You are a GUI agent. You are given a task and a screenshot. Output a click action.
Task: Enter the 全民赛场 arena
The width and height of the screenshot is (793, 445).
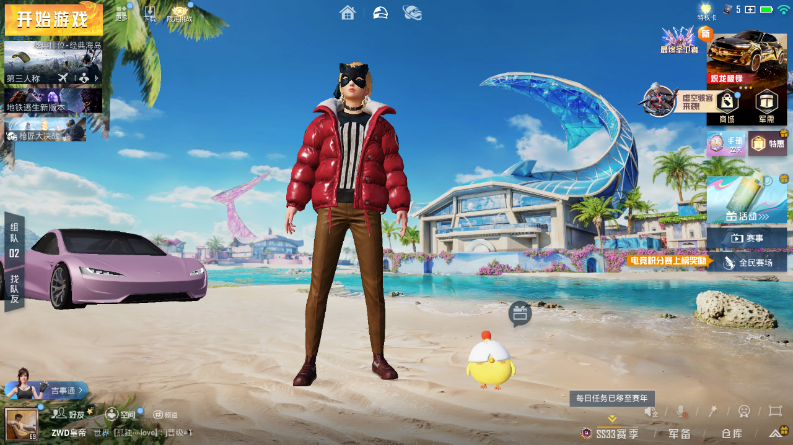point(746,262)
